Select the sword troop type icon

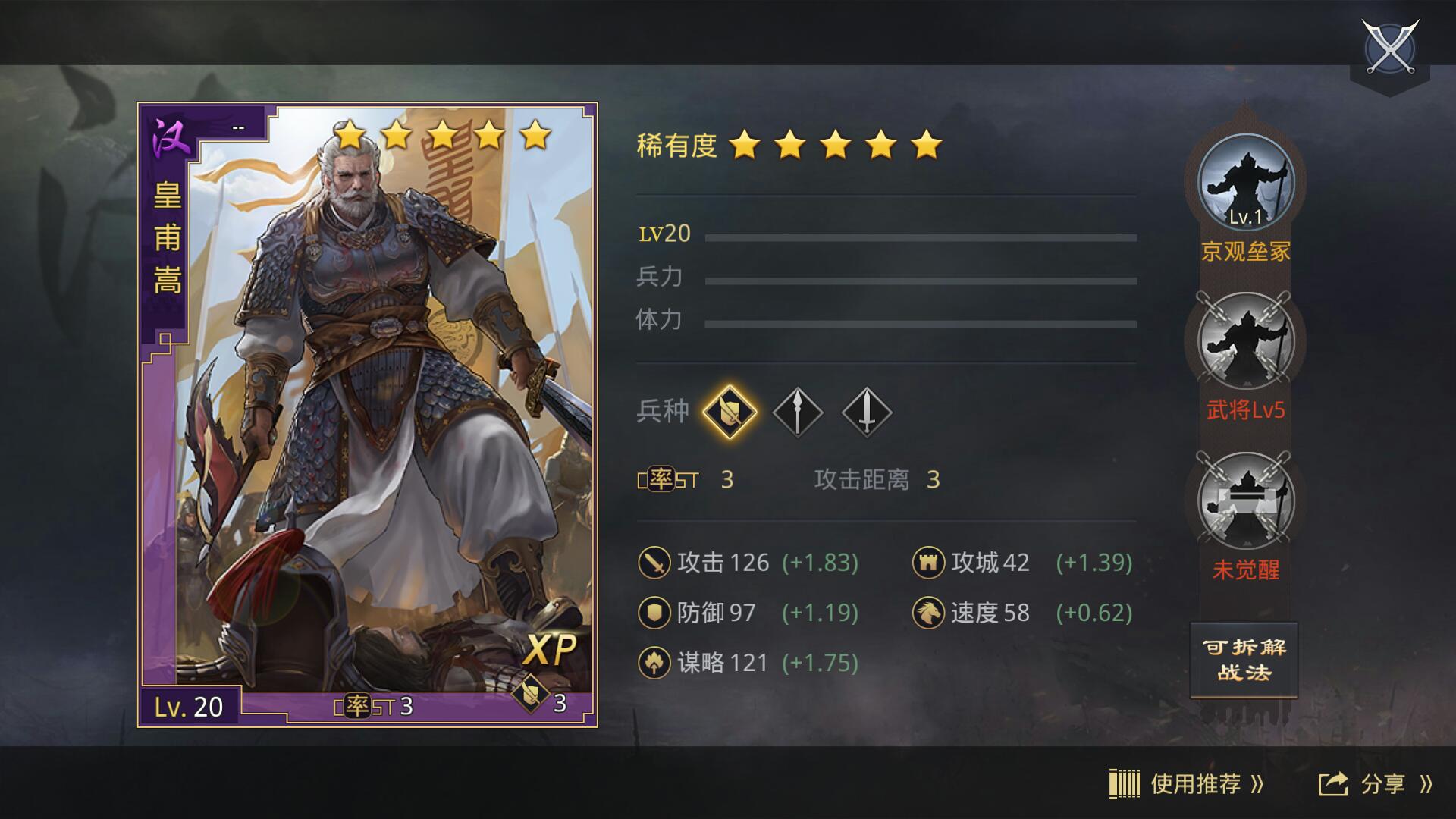click(x=864, y=411)
